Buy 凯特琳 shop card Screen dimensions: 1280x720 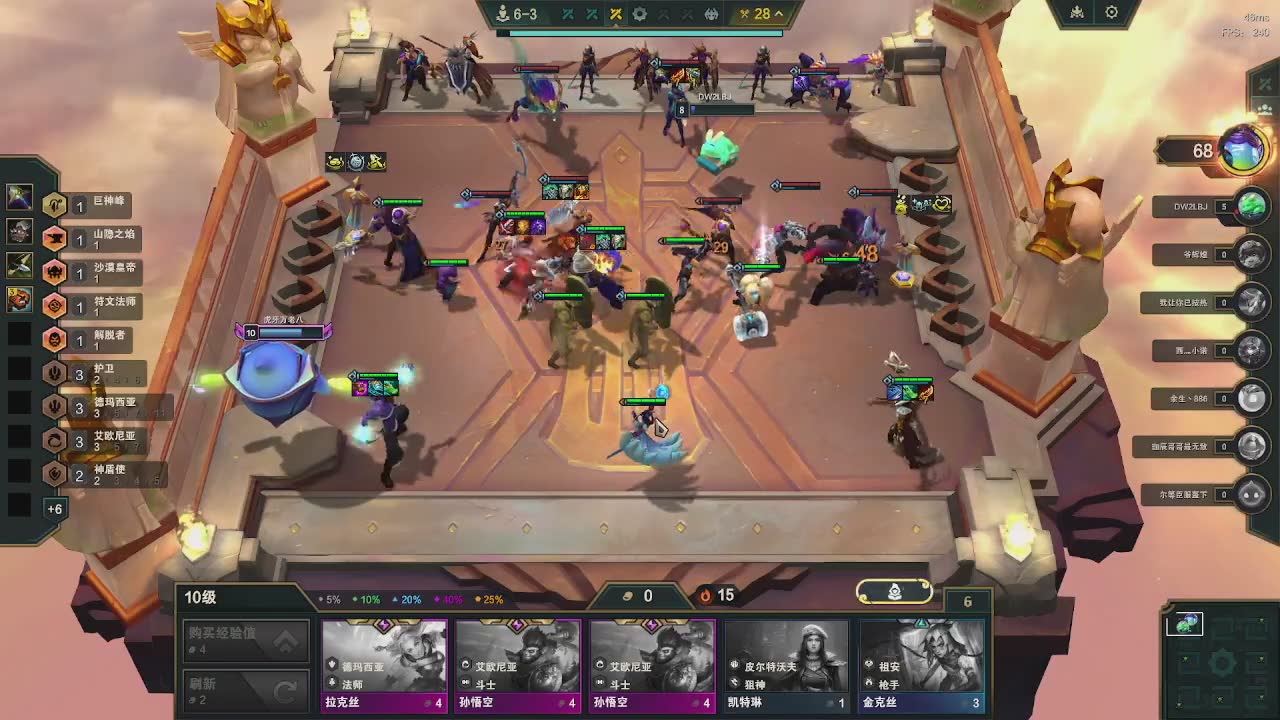click(x=786, y=665)
